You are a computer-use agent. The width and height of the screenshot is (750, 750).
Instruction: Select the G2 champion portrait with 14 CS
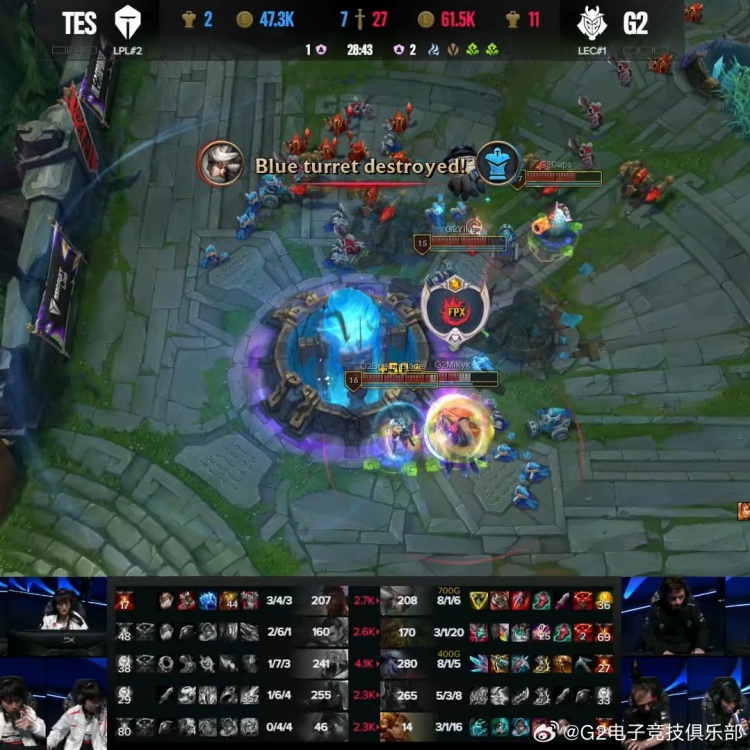(394, 727)
